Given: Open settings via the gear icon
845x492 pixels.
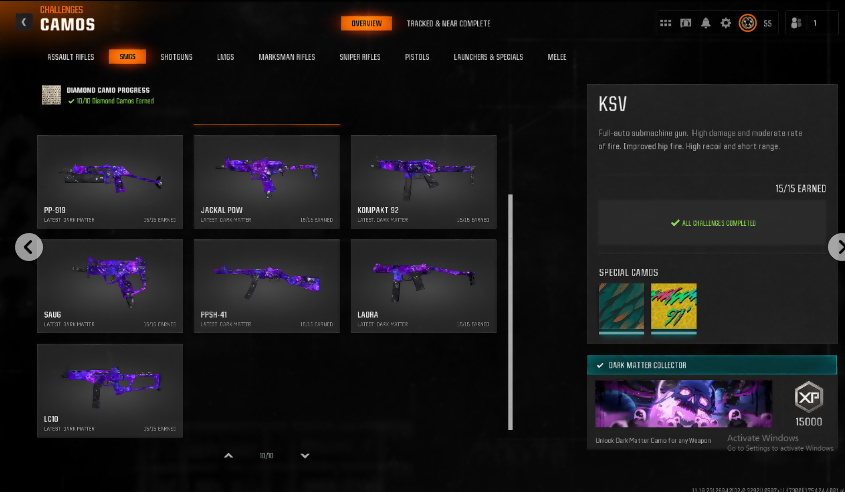Looking at the screenshot, I should [x=726, y=23].
